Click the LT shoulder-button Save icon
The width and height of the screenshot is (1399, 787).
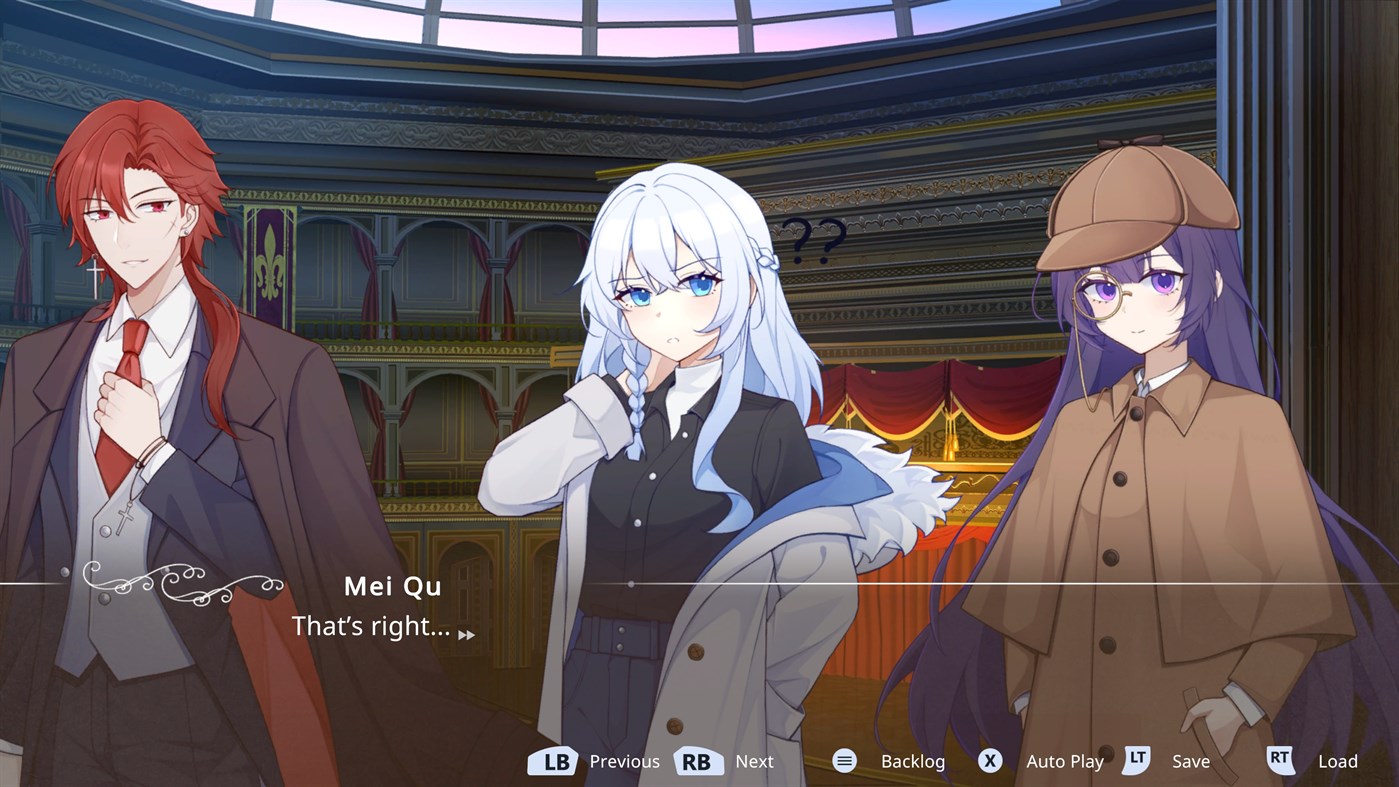[x=1136, y=761]
